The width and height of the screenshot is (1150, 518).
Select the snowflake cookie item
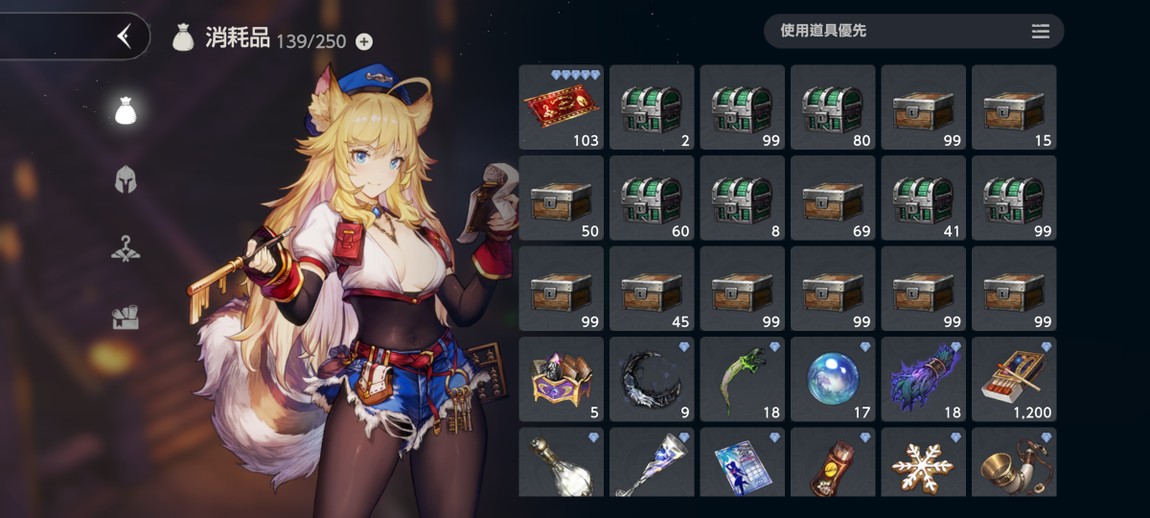[923, 462]
